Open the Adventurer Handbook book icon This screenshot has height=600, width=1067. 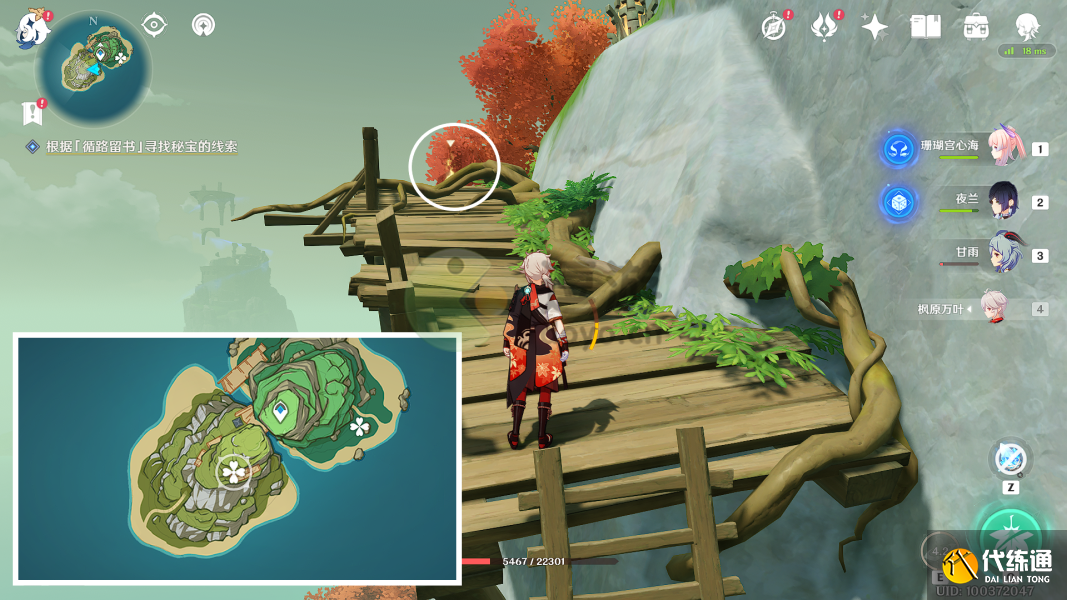pyautogui.click(x=925, y=27)
